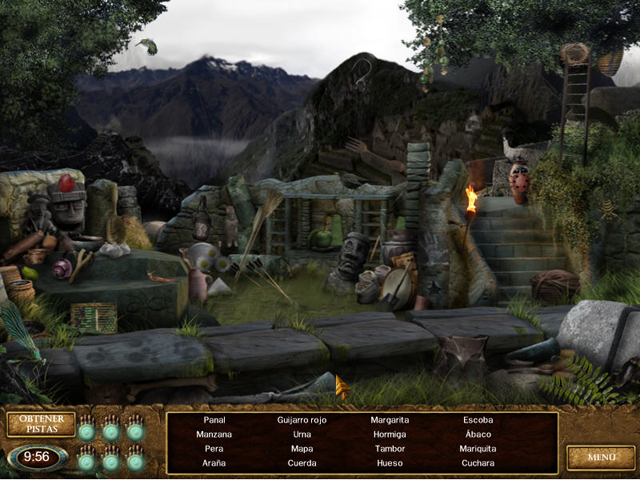This screenshot has width=640, height=480.
Task: Choose the Urna list entry
Action: tap(301, 434)
